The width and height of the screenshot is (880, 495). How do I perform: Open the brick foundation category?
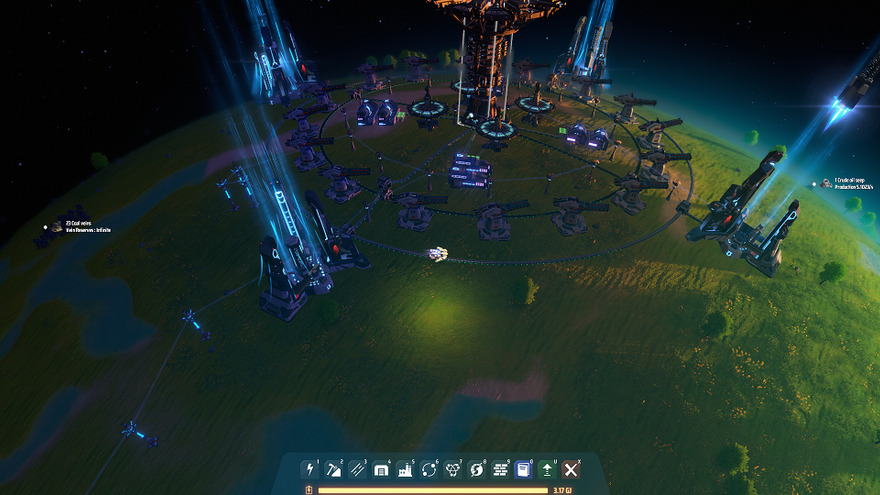point(500,469)
